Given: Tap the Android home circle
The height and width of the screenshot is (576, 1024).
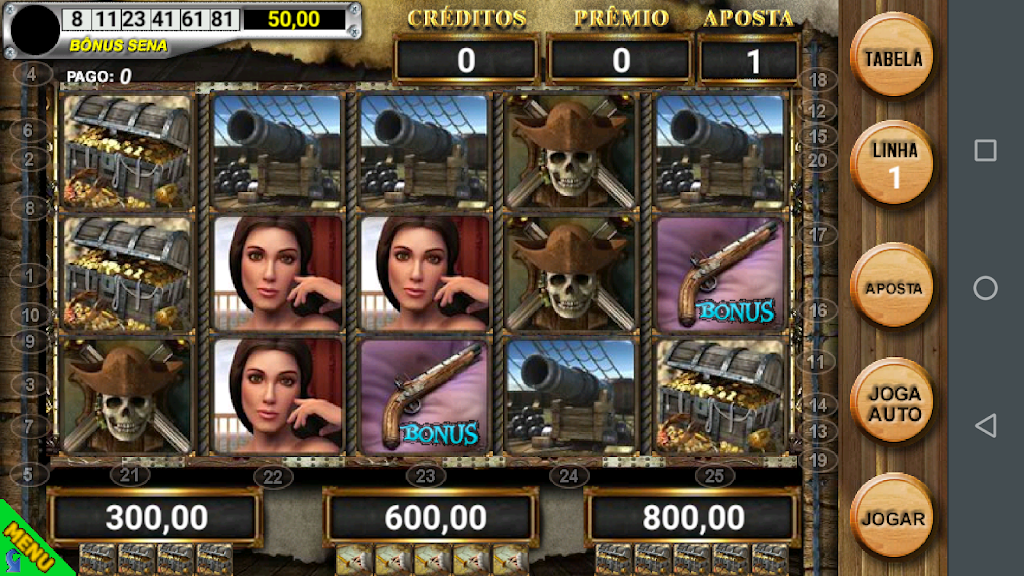Looking at the screenshot, I should point(985,288).
